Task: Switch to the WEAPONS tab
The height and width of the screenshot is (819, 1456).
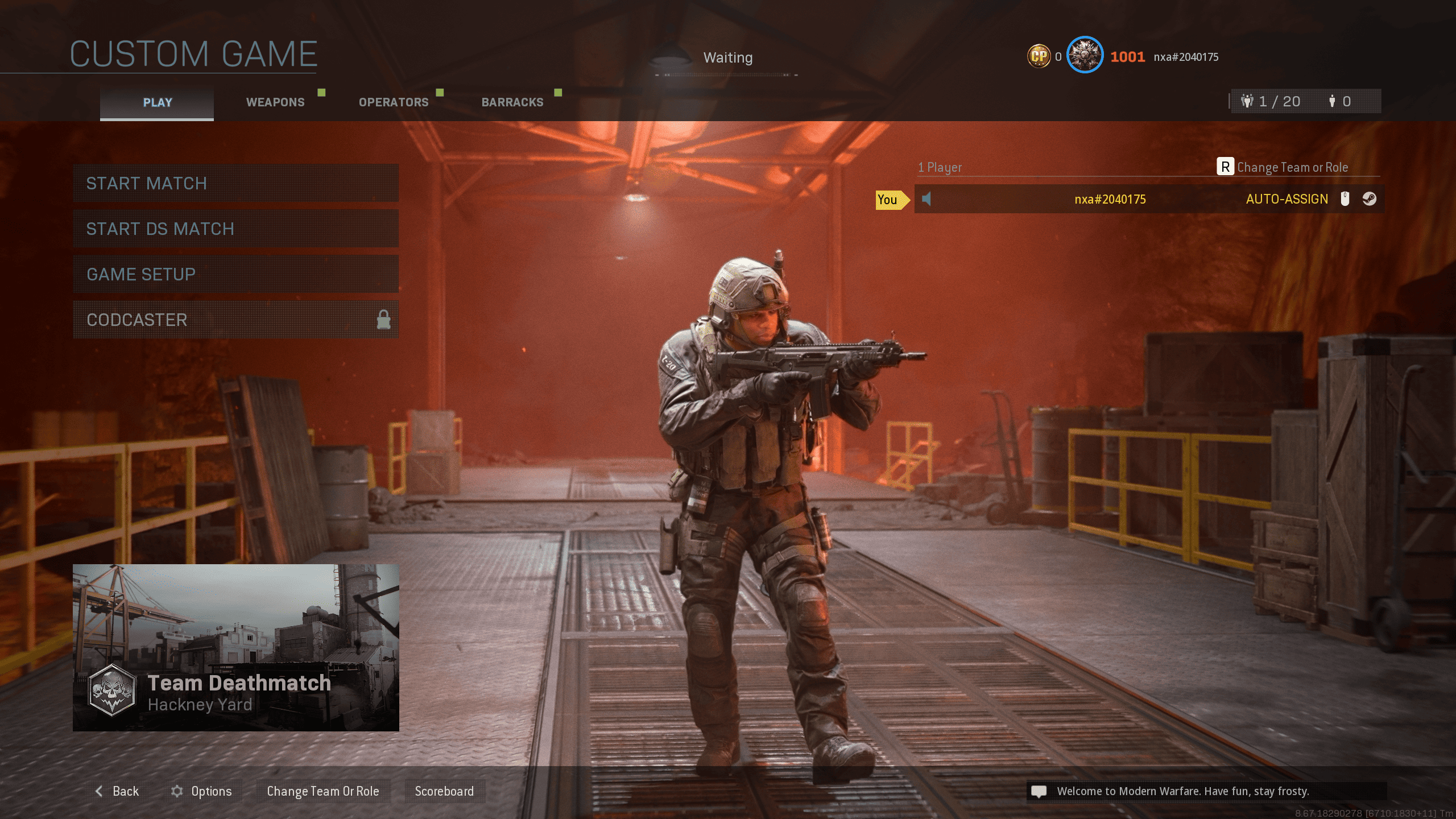Action: [x=275, y=102]
